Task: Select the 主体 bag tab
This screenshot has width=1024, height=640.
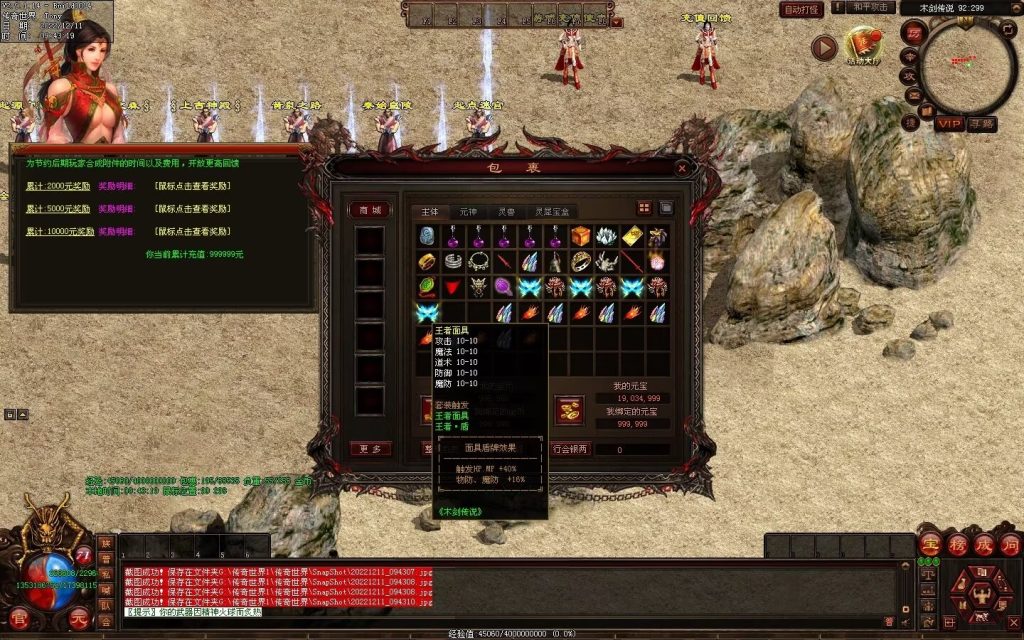Action: 429,211
